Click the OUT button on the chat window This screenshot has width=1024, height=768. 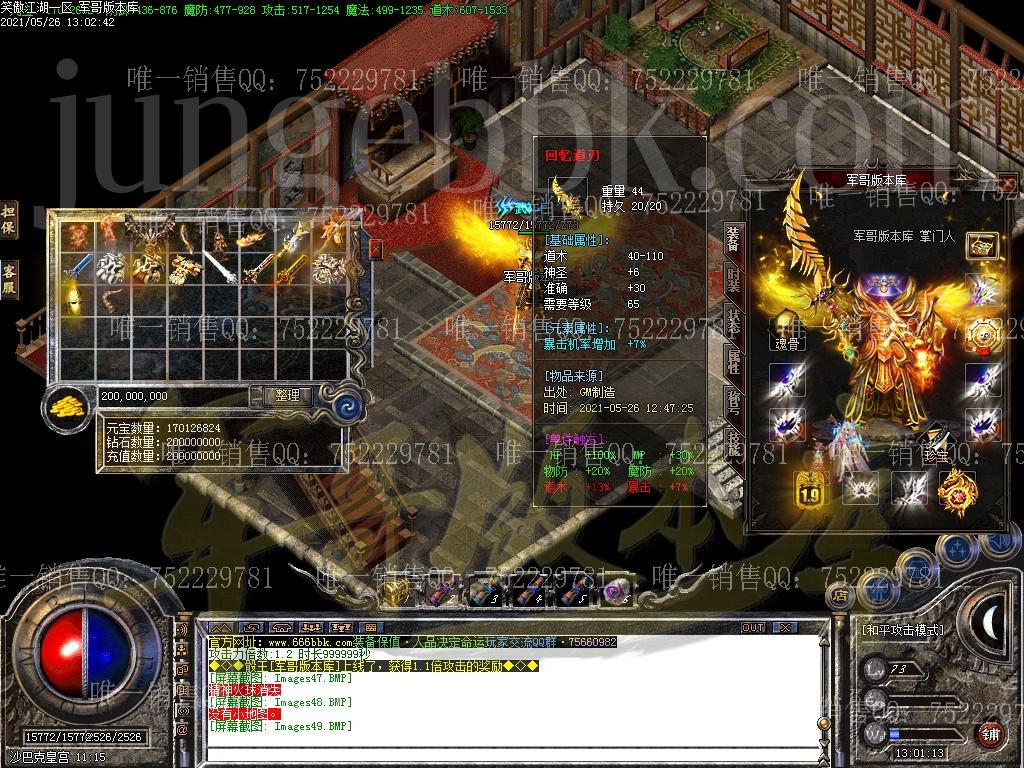coord(753,628)
